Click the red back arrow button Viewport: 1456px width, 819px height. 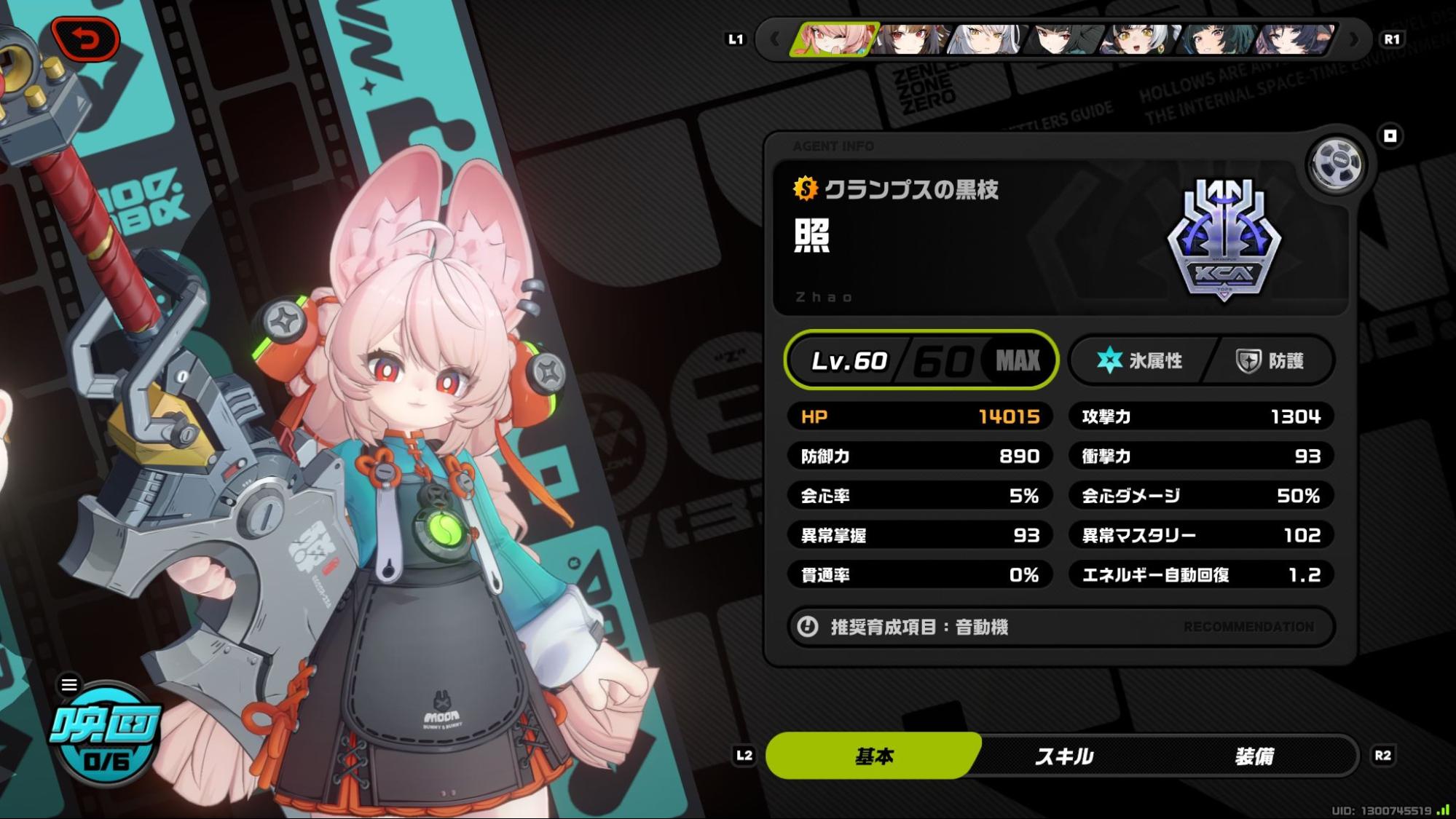(x=86, y=39)
